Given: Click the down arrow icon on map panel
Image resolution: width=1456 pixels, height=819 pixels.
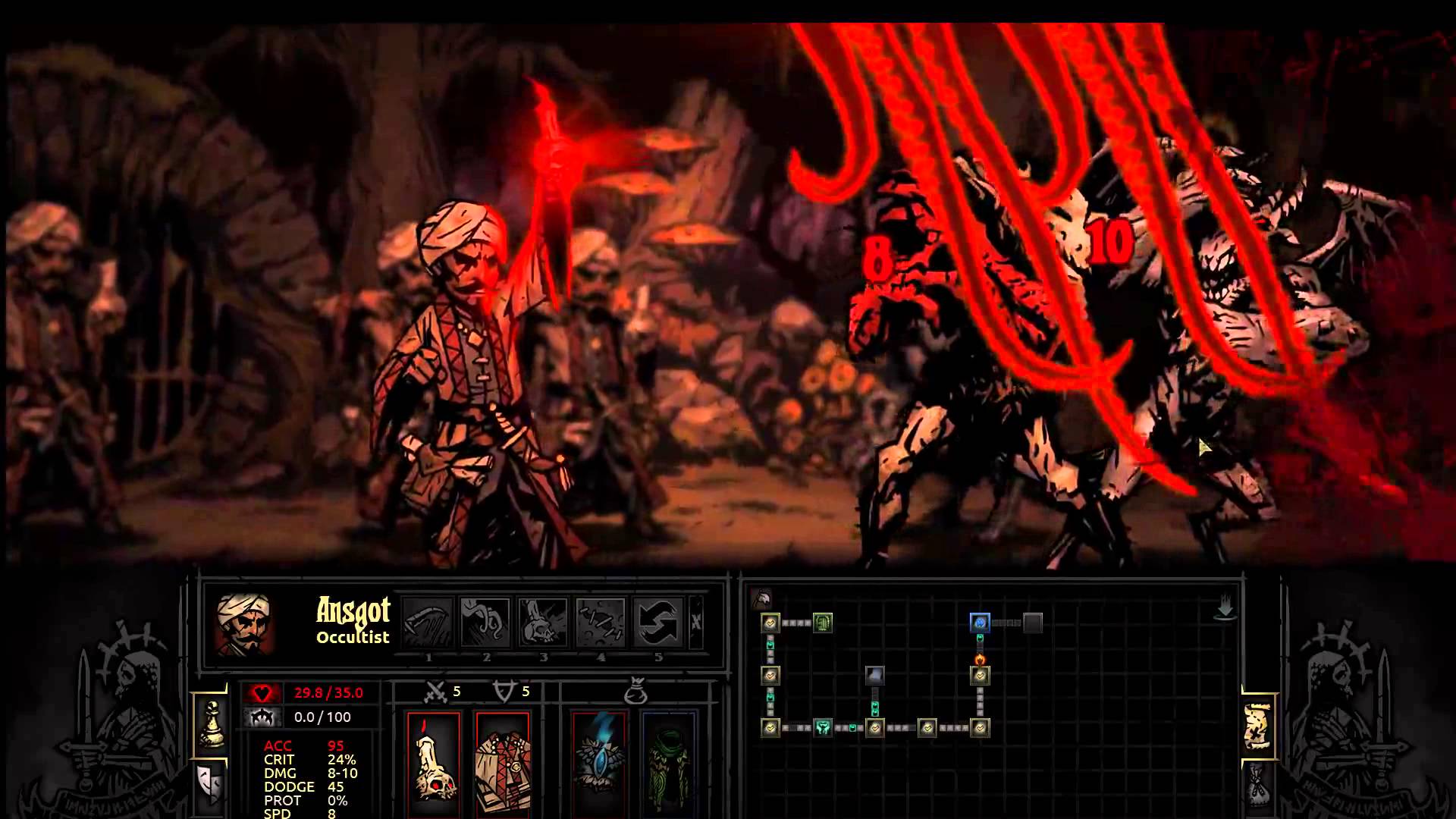Looking at the screenshot, I should [1225, 608].
